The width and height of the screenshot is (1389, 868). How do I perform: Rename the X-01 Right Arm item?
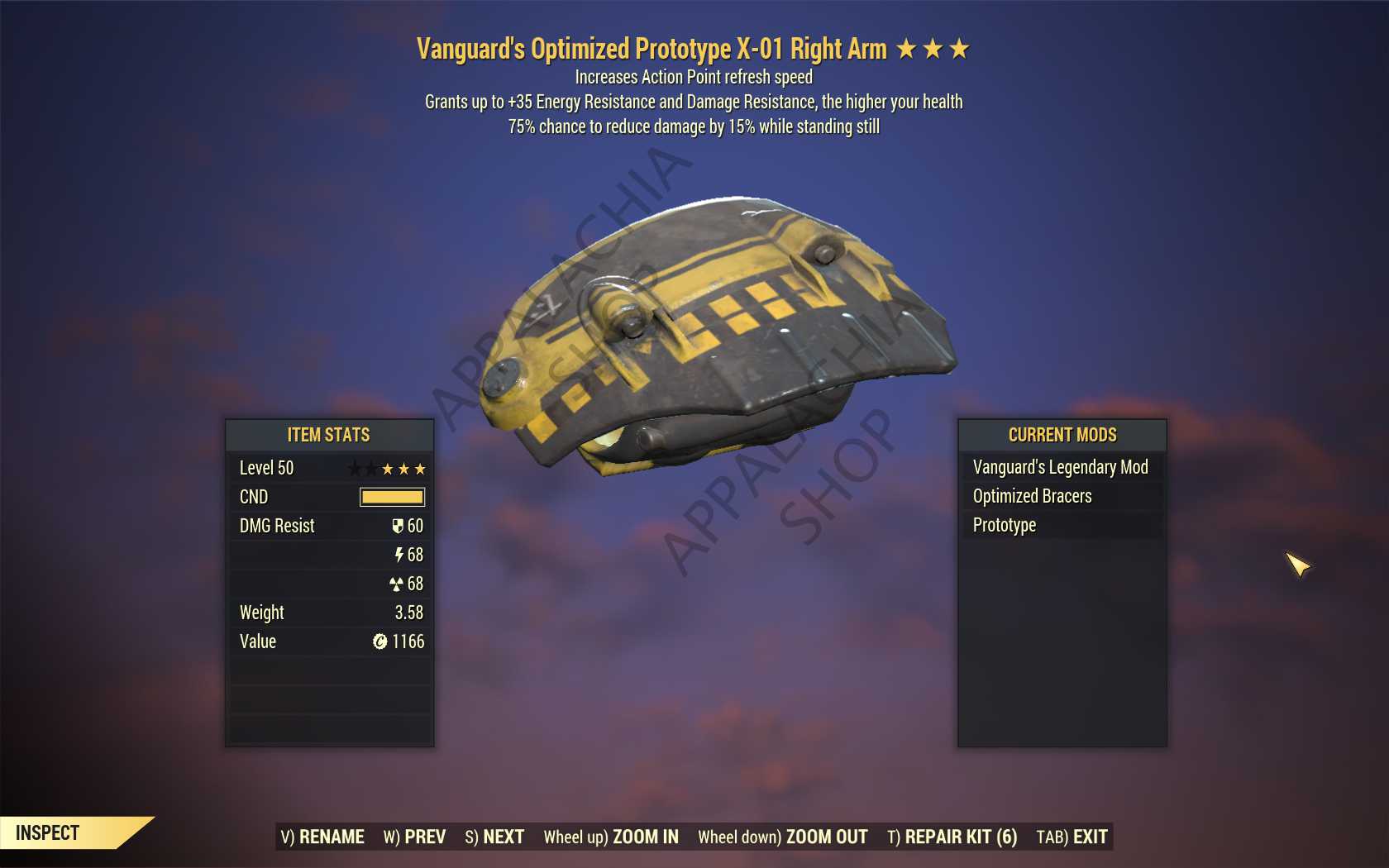click(x=322, y=837)
